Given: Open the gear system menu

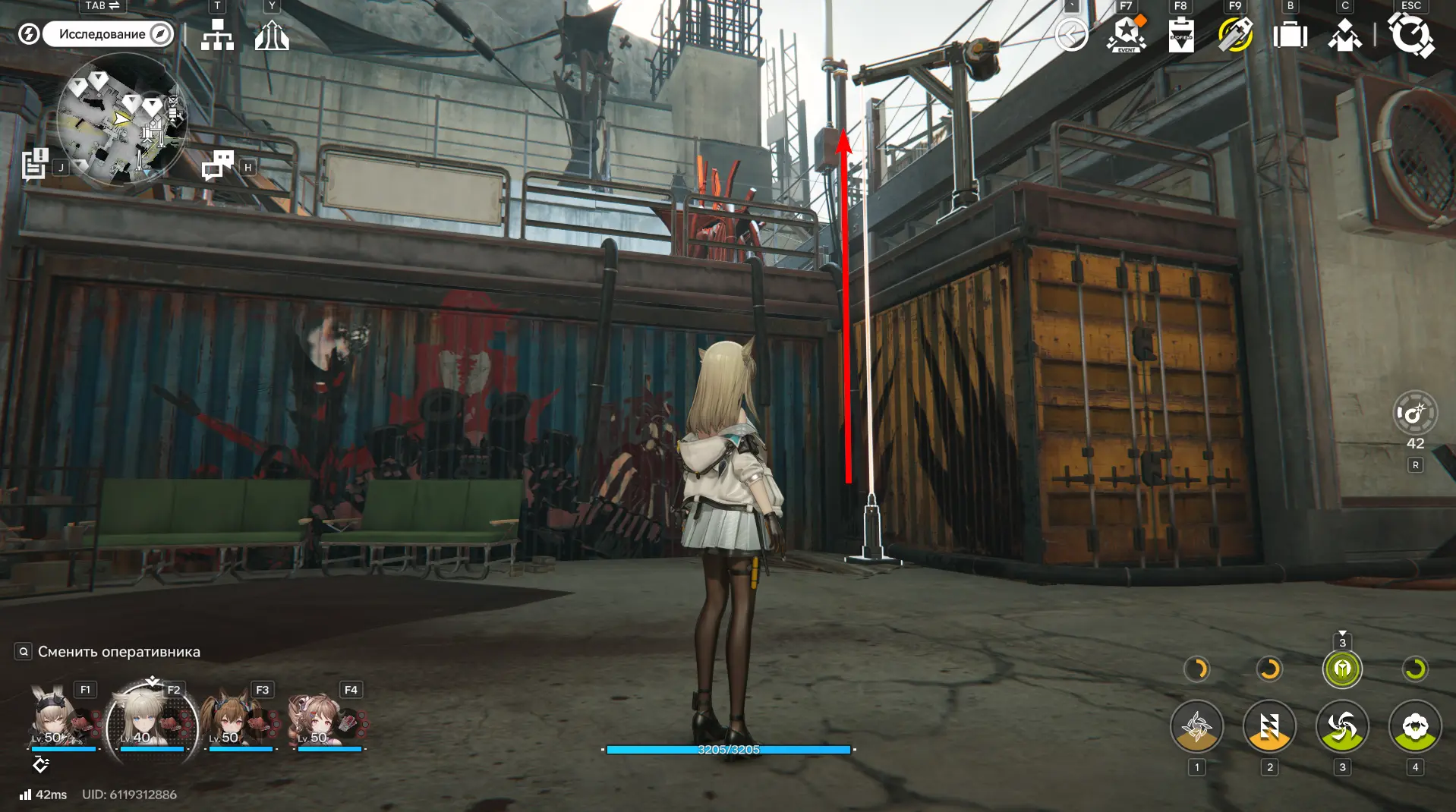Looking at the screenshot, I should pos(1410,35).
